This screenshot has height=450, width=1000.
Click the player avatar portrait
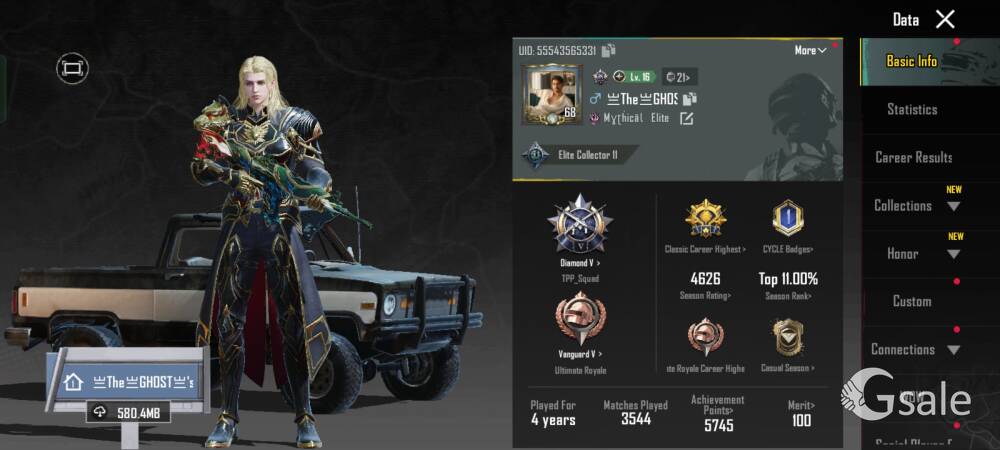(550, 95)
